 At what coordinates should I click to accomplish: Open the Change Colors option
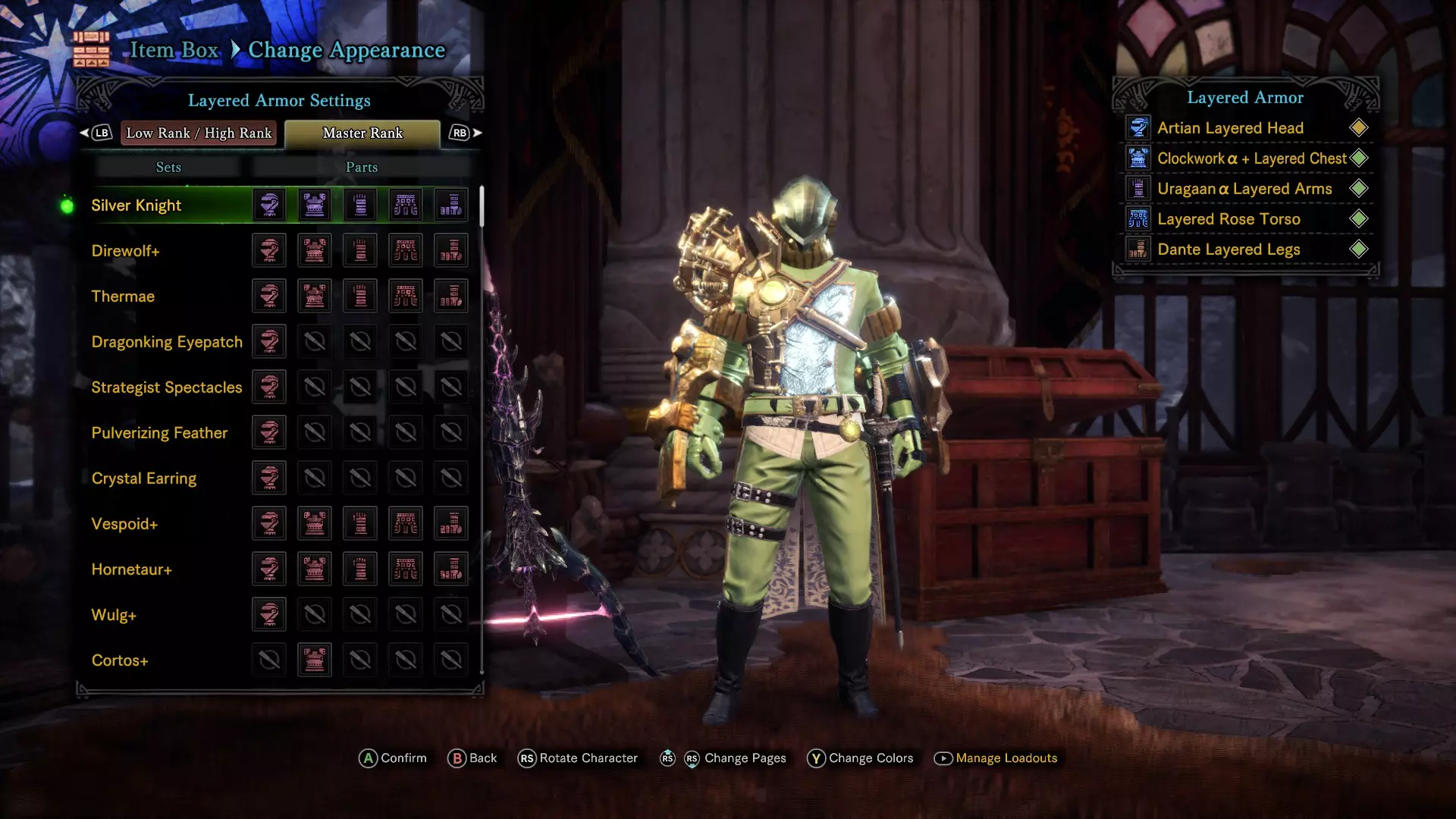click(x=870, y=758)
